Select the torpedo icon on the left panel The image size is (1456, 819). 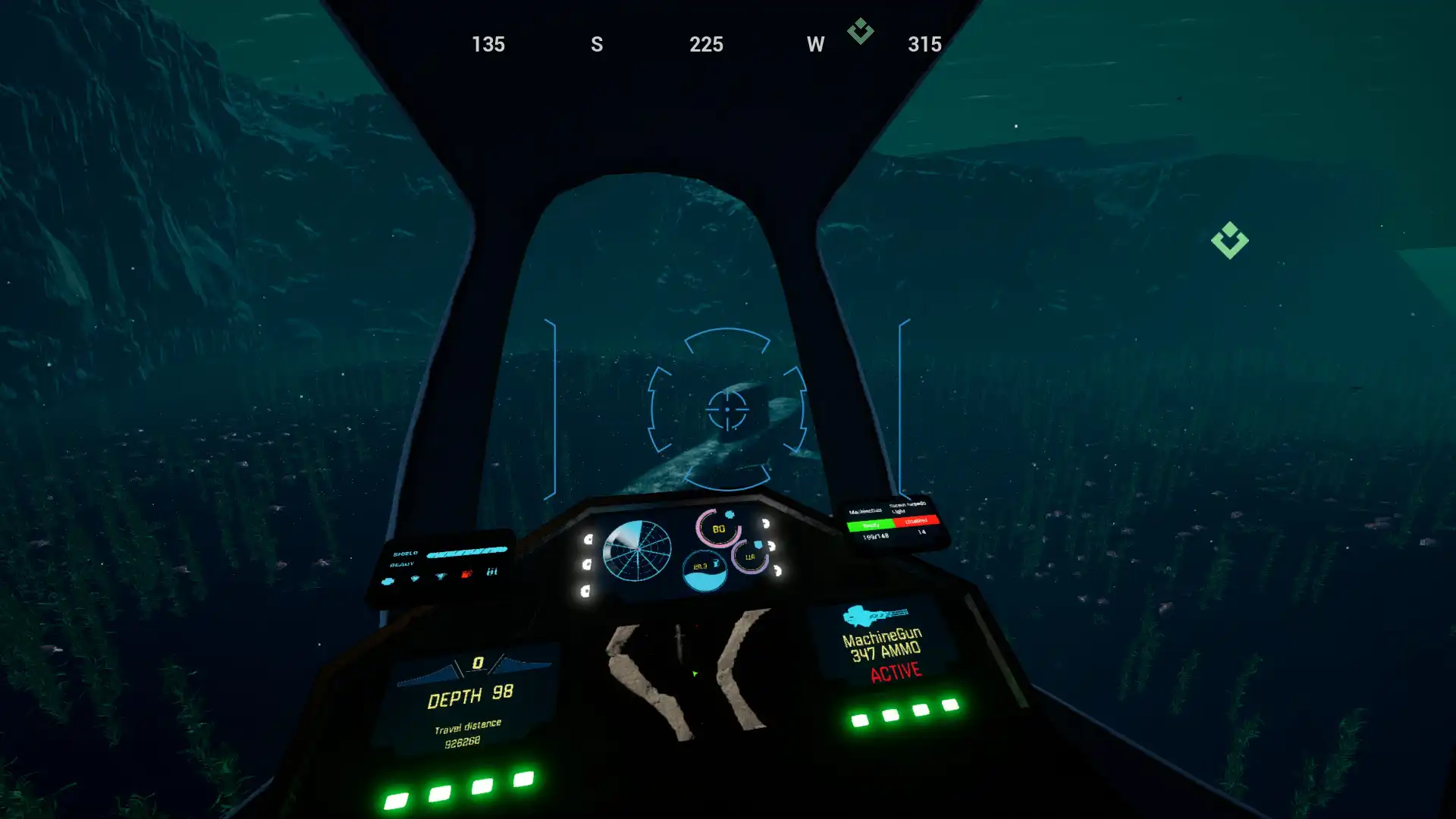[x=441, y=576]
